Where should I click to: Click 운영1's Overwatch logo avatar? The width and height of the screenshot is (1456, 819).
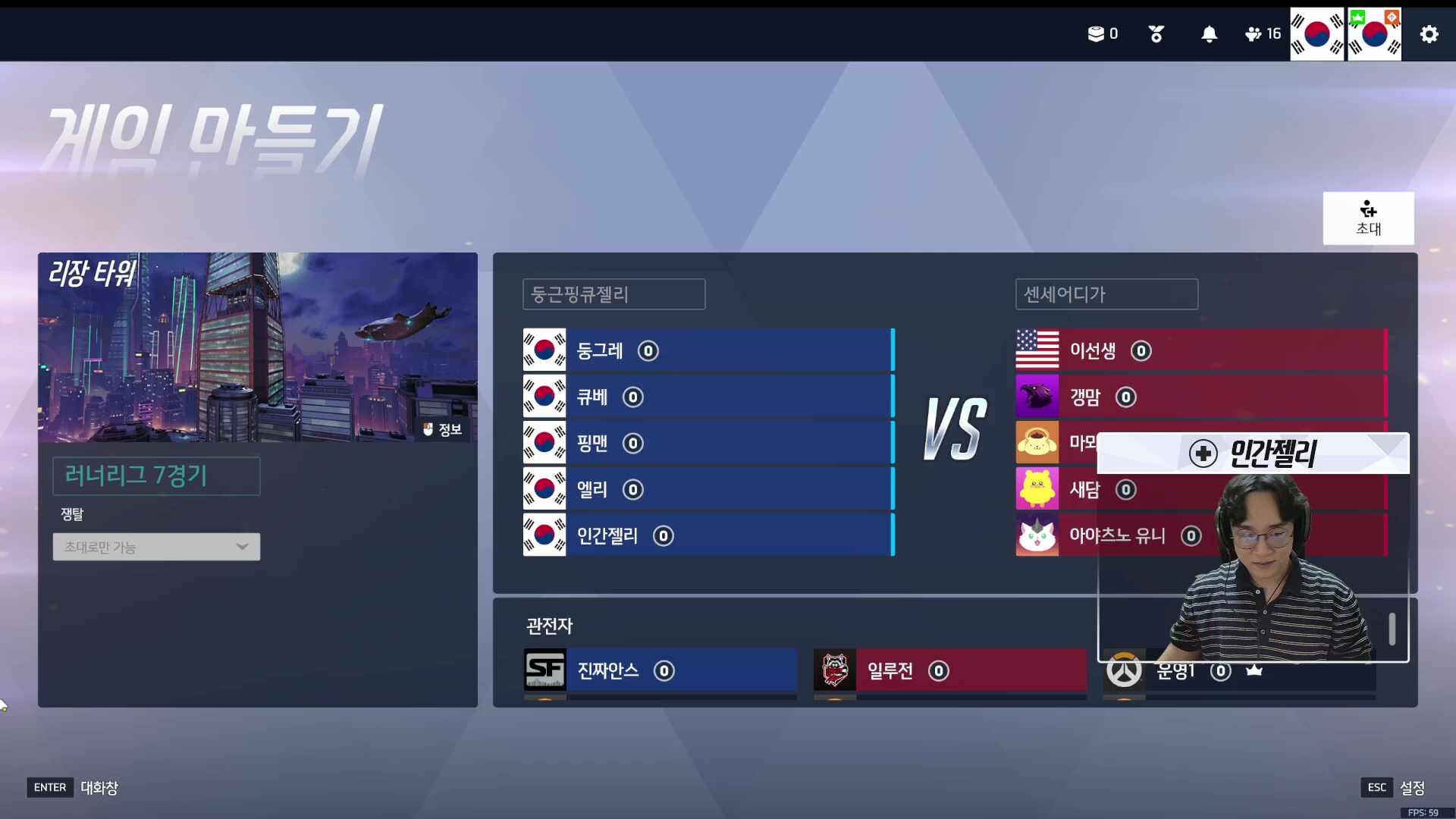1125,670
